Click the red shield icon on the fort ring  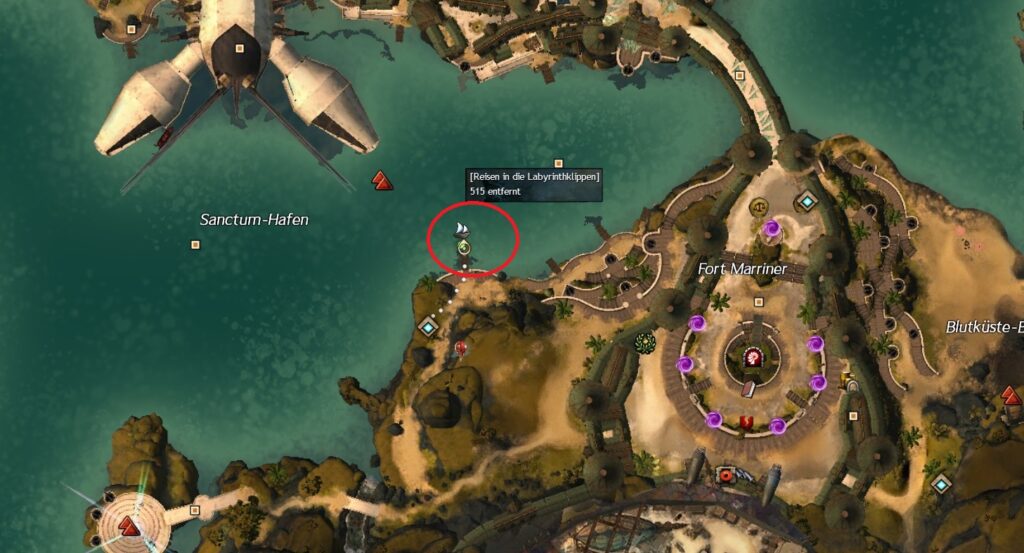[x=744, y=423]
